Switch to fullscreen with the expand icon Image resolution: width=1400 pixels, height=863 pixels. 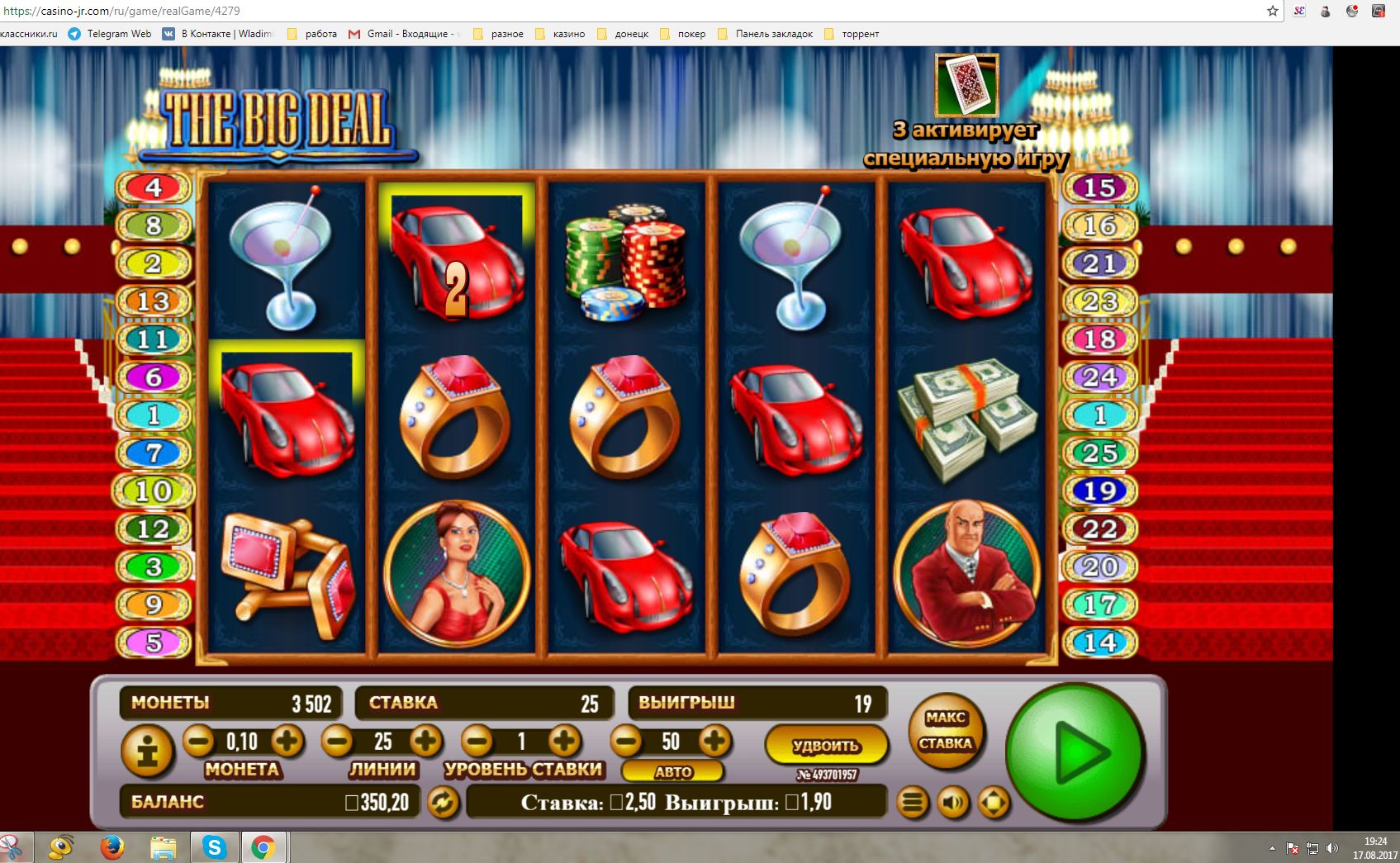993,802
